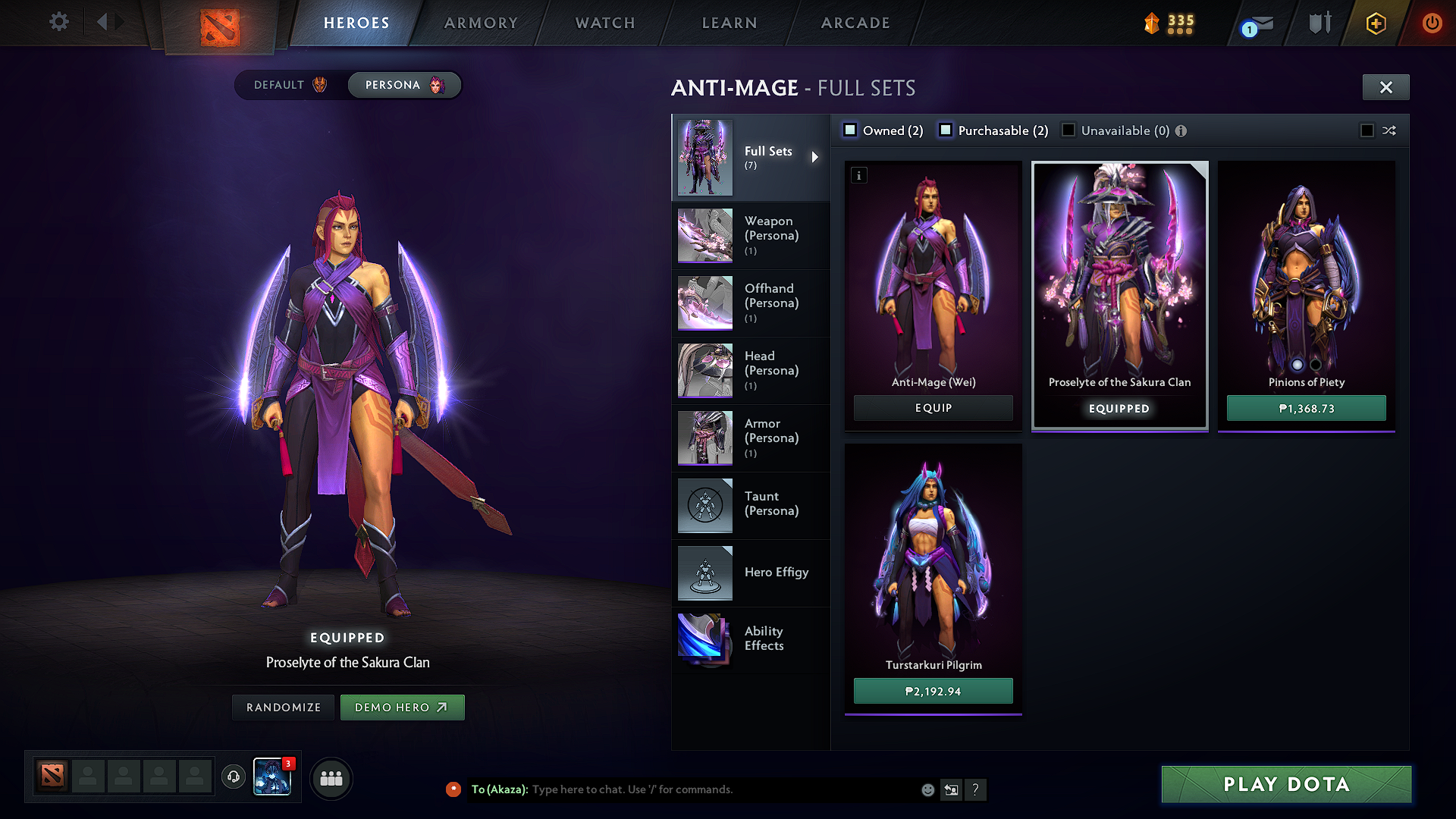
Task: Enable the Unavailable (0) filter
Action: 1068,130
